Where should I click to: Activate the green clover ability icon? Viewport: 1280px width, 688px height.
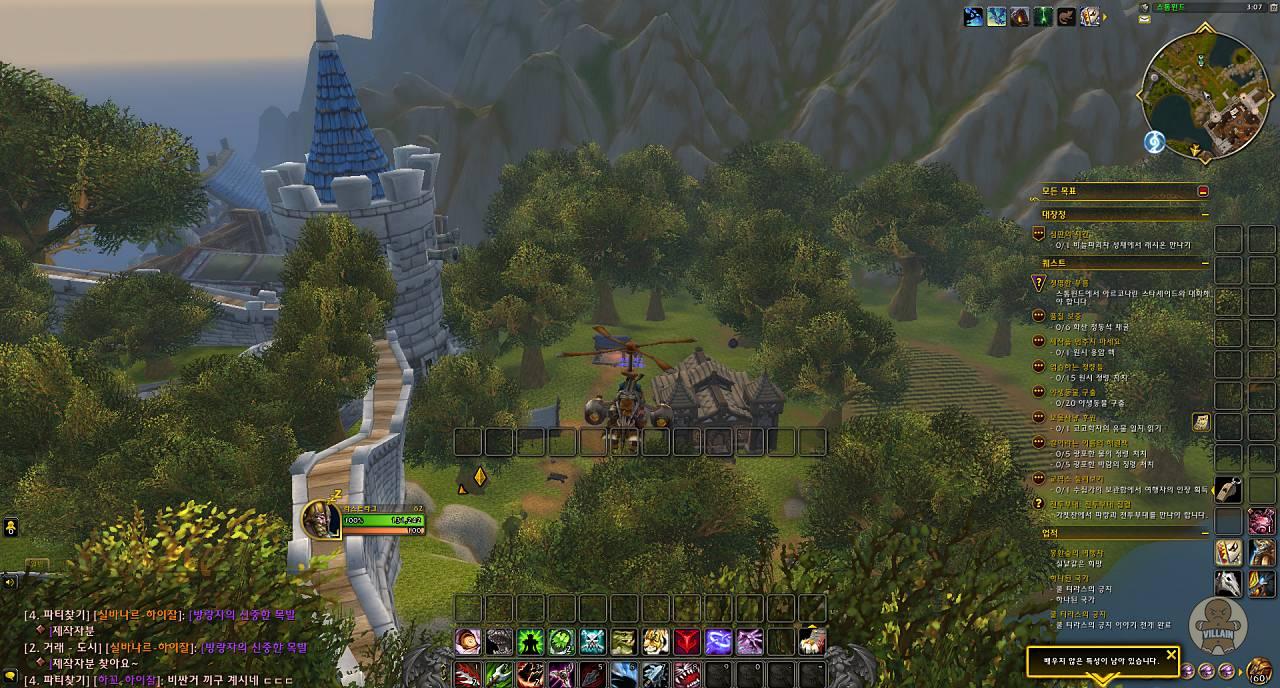tap(561, 641)
